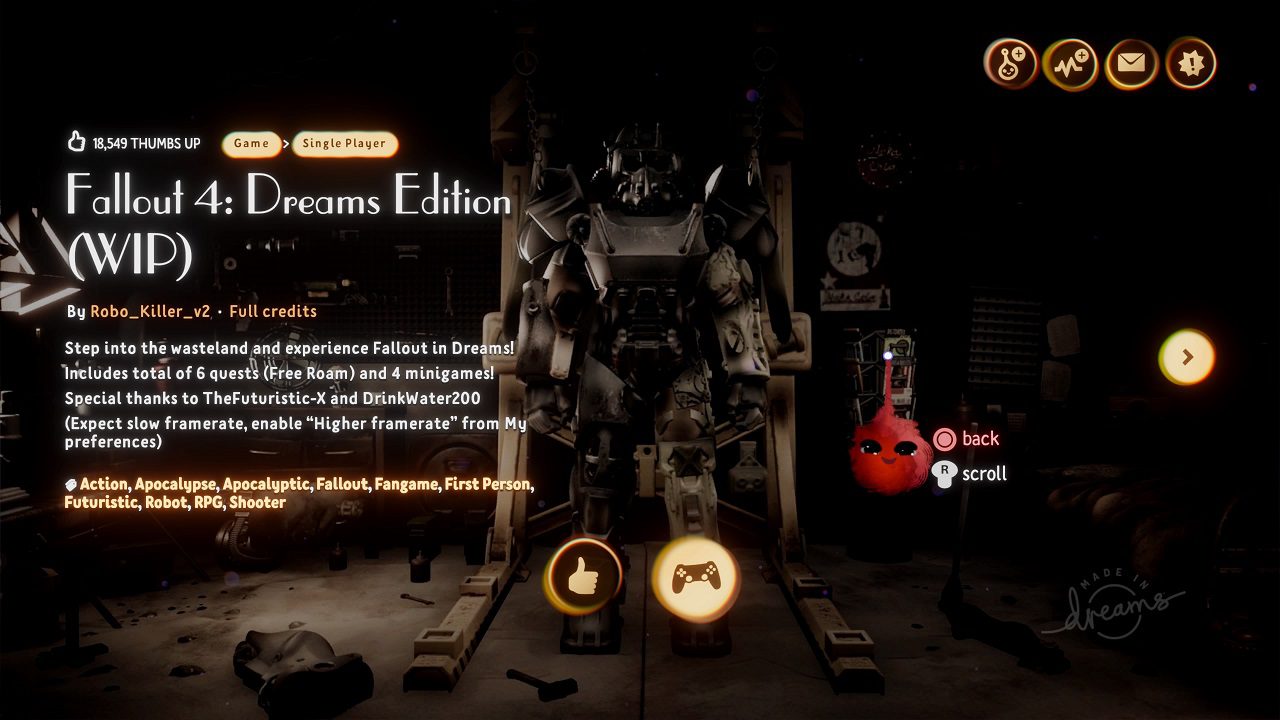The image size is (1280, 720).
Task: Click the activity pulse plus icon
Action: pyautogui.click(x=1069, y=65)
